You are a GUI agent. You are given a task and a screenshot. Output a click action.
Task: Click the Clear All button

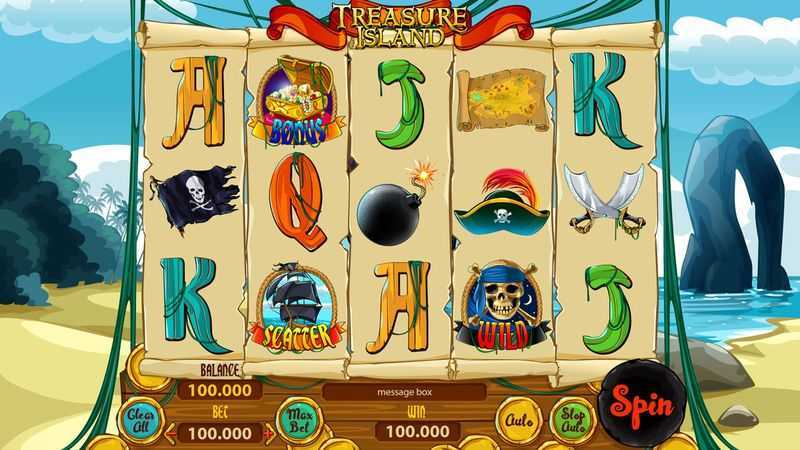pos(138,419)
